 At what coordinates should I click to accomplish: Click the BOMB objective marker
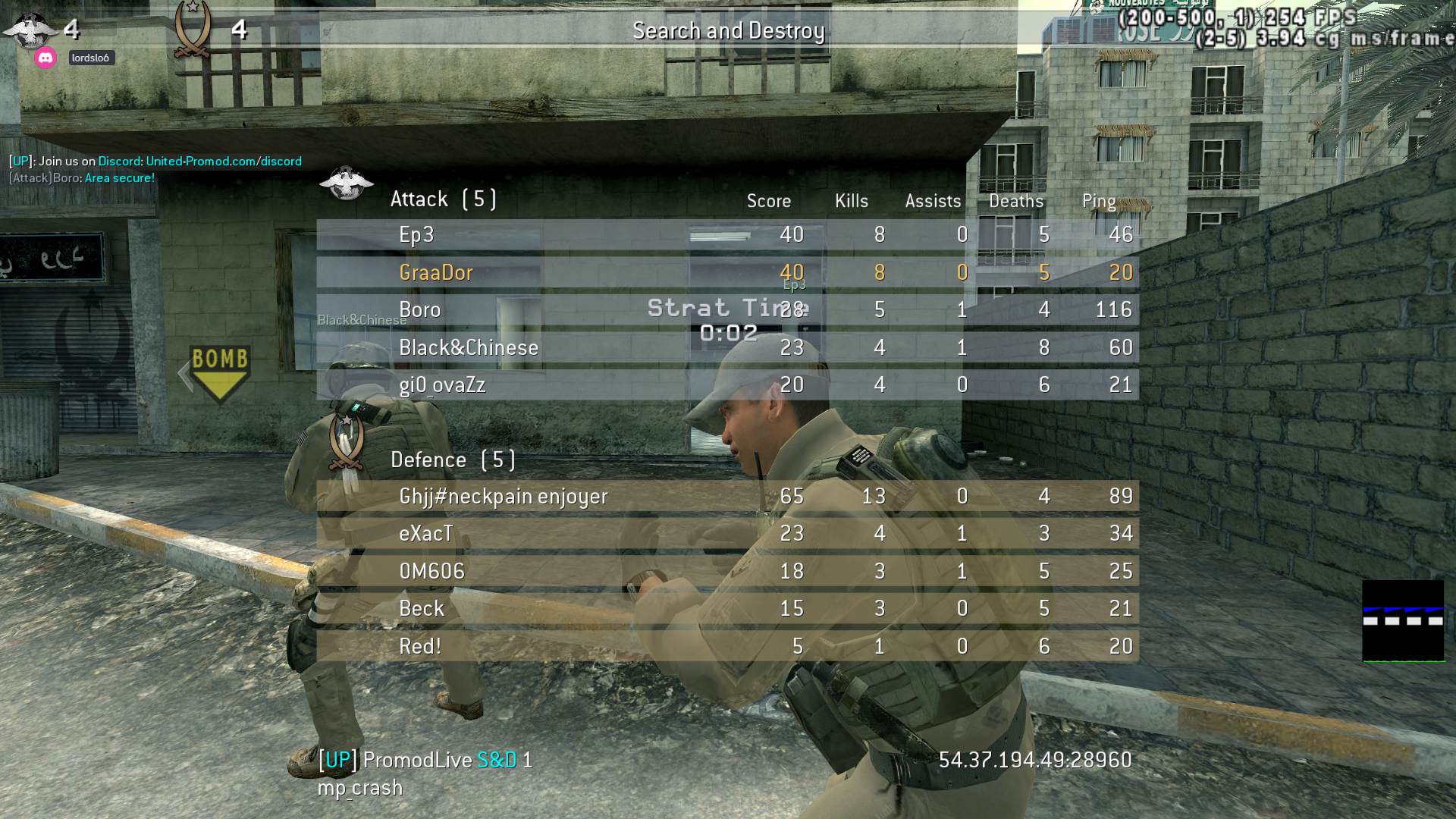(x=220, y=372)
